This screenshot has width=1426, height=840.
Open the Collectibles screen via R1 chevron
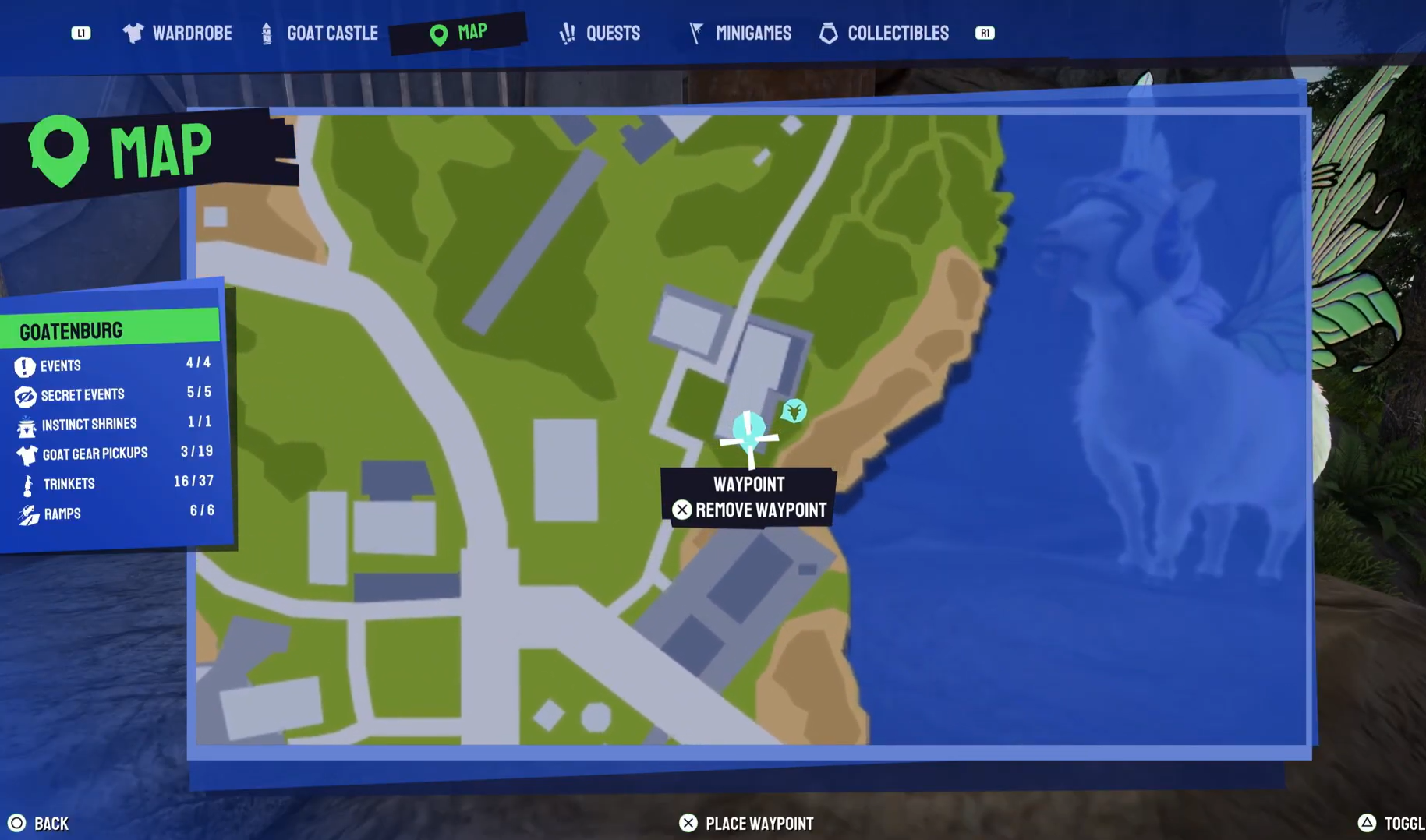(984, 33)
